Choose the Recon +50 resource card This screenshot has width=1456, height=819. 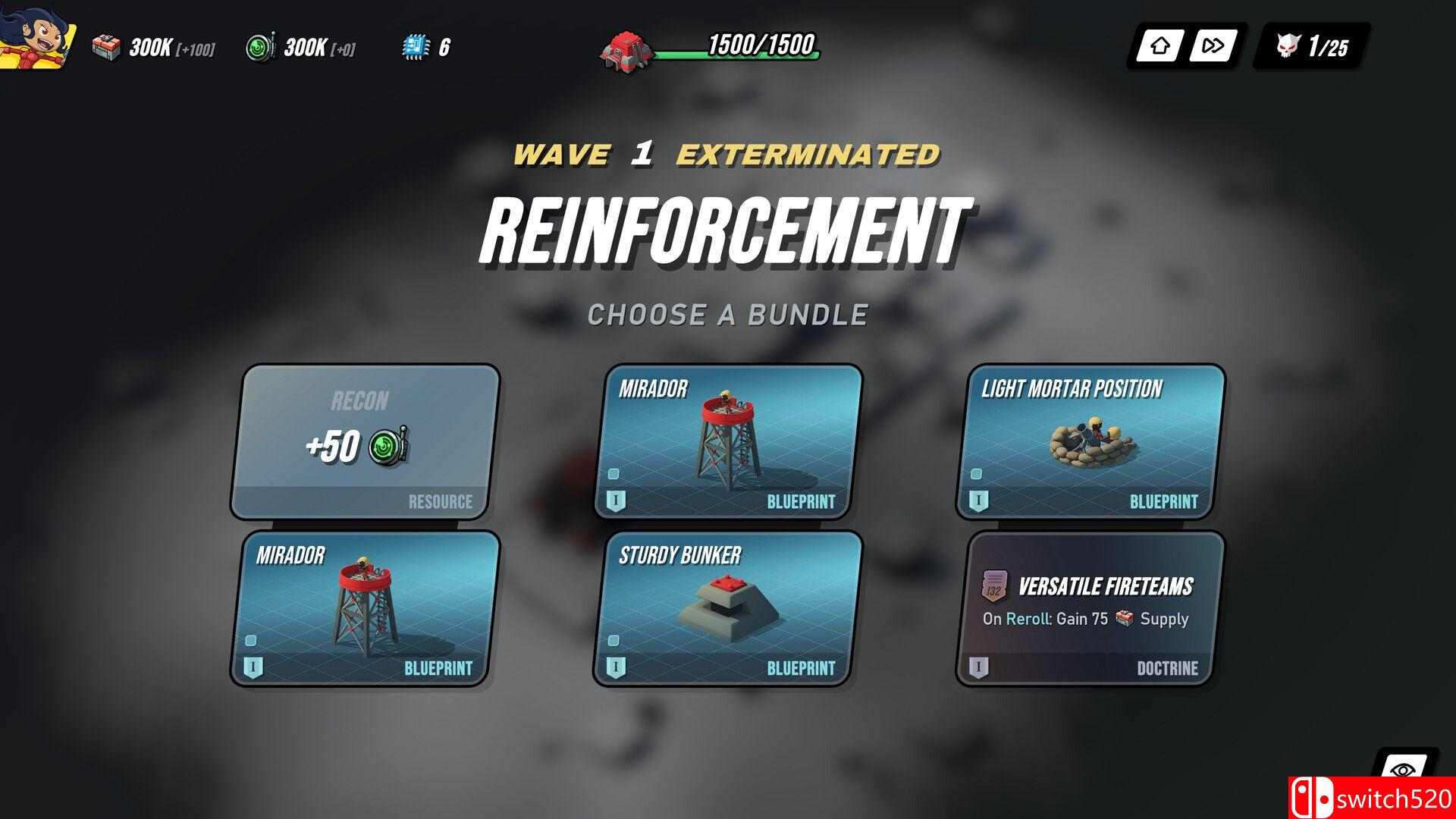[365, 443]
